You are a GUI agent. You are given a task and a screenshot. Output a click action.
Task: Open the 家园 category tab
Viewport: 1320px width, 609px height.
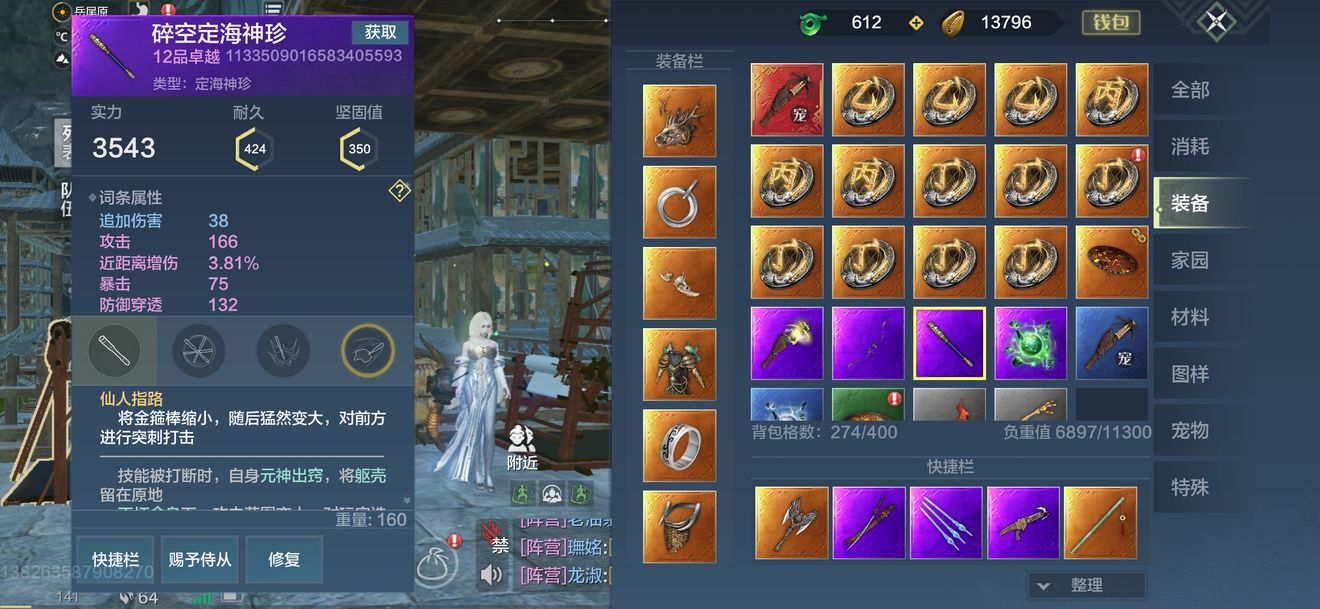click(1190, 261)
